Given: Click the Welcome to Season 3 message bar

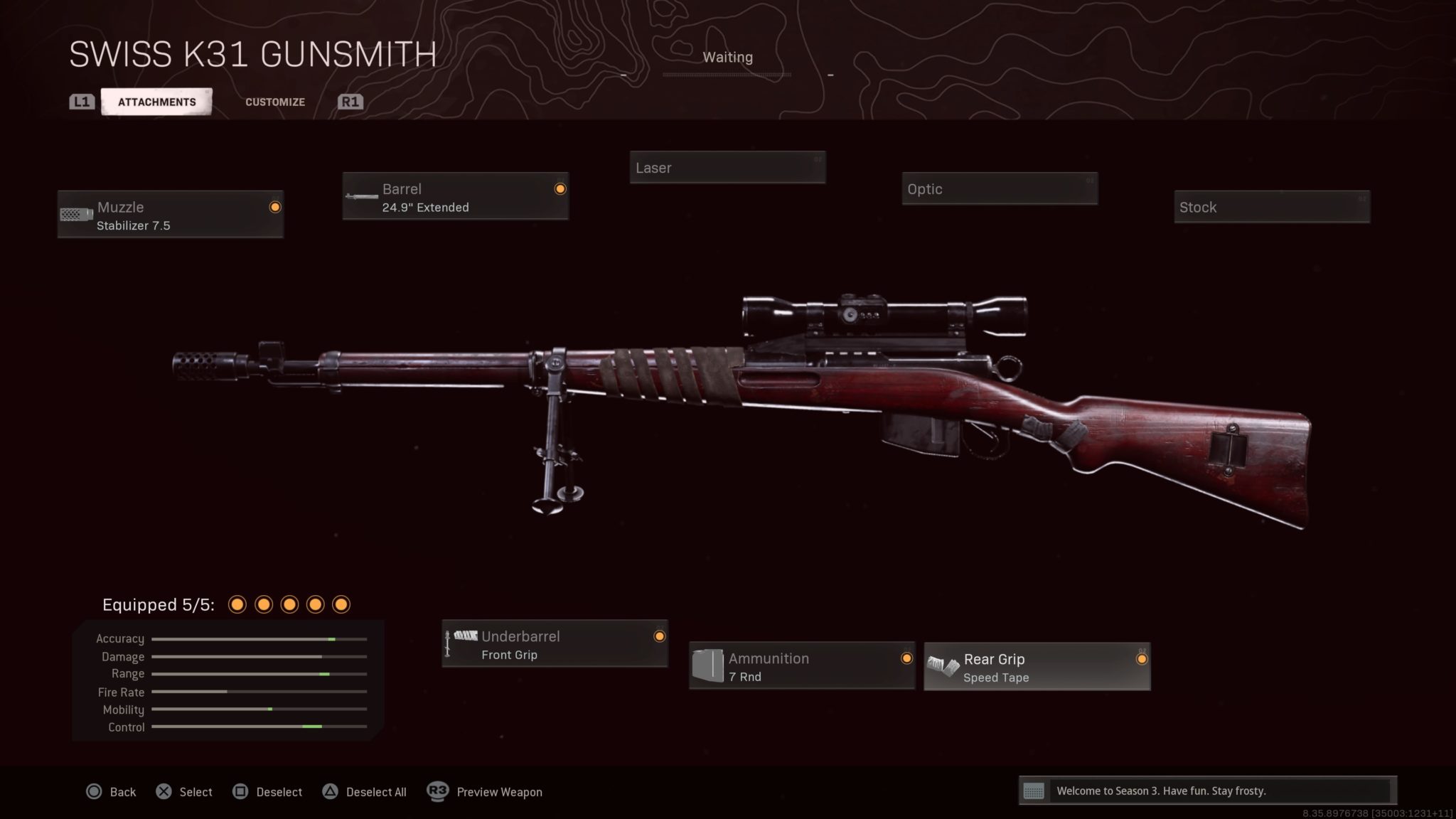Looking at the screenshot, I should click(1209, 790).
